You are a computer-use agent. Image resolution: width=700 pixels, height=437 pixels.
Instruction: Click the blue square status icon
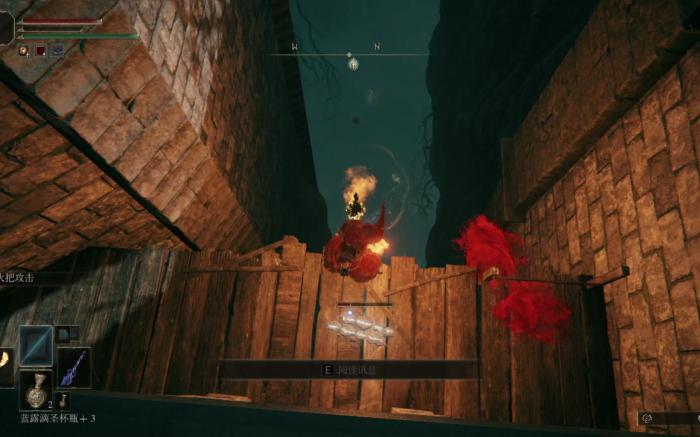coord(57,50)
